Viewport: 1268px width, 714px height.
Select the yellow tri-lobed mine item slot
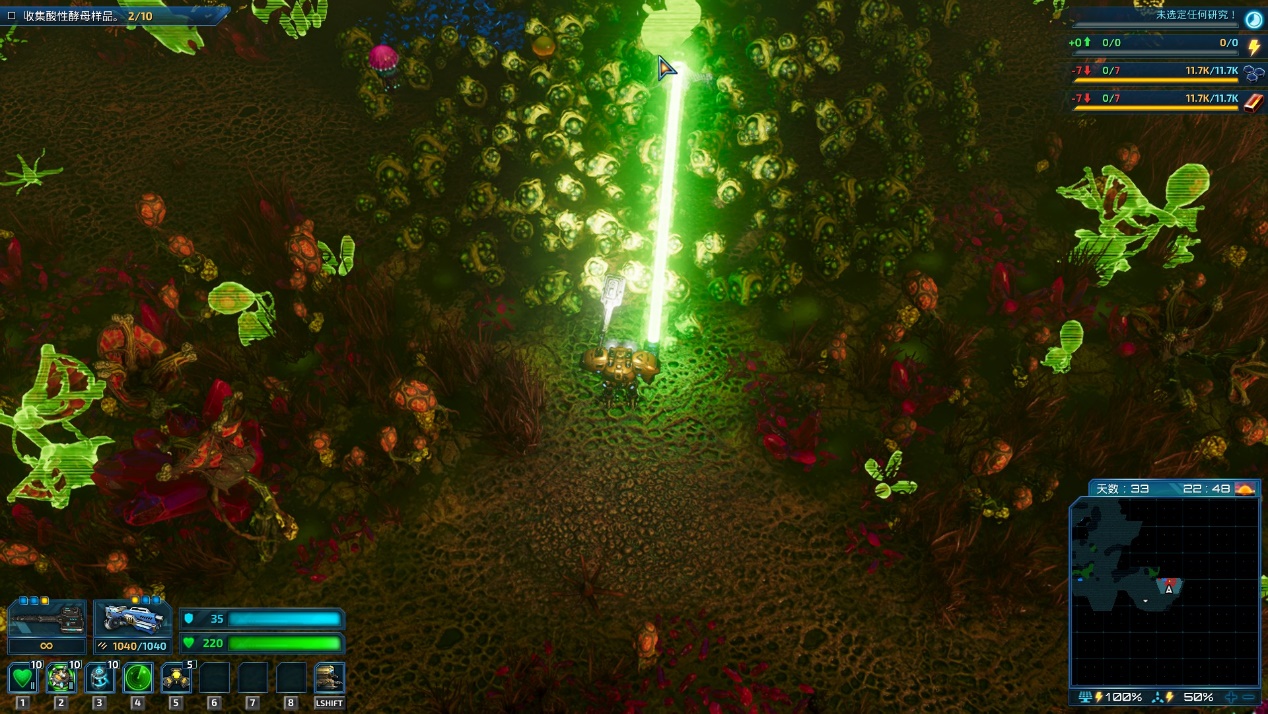click(176, 678)
